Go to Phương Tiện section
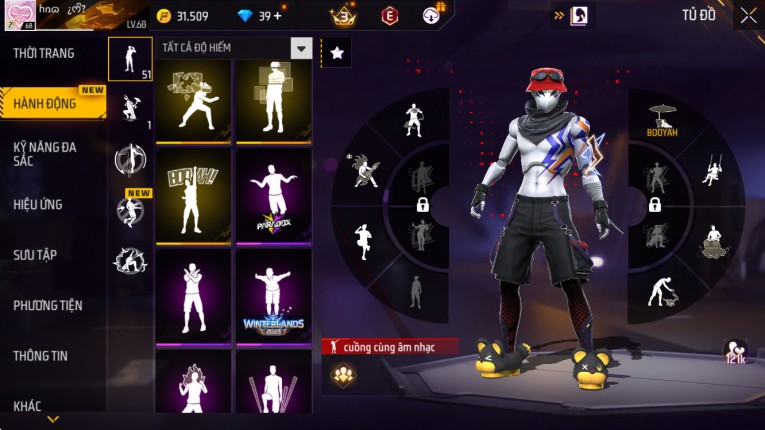The height and width of the screenshot is (430, 765). tap(48, 305)
